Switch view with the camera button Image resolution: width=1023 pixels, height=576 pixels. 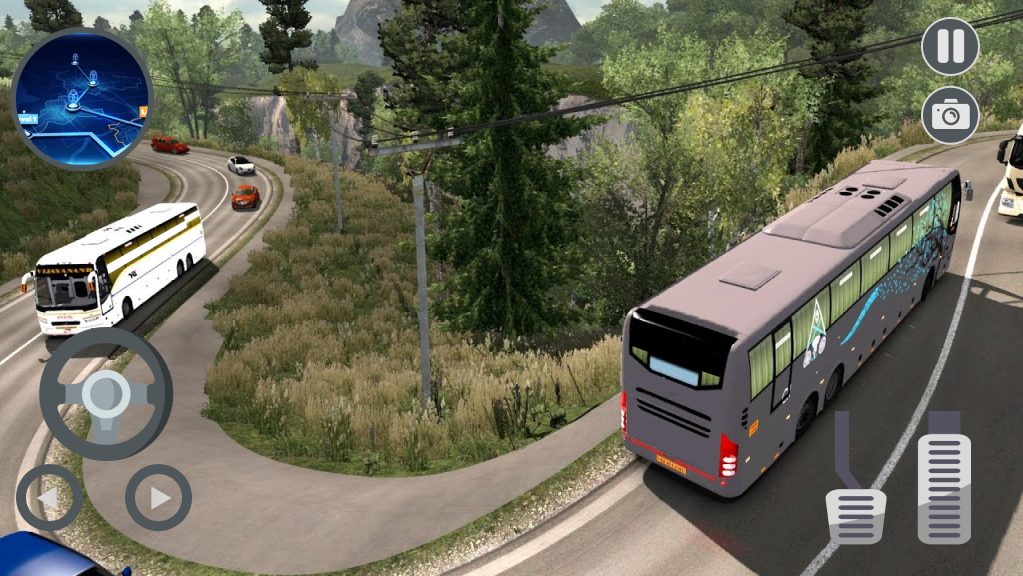coord(949,115)
